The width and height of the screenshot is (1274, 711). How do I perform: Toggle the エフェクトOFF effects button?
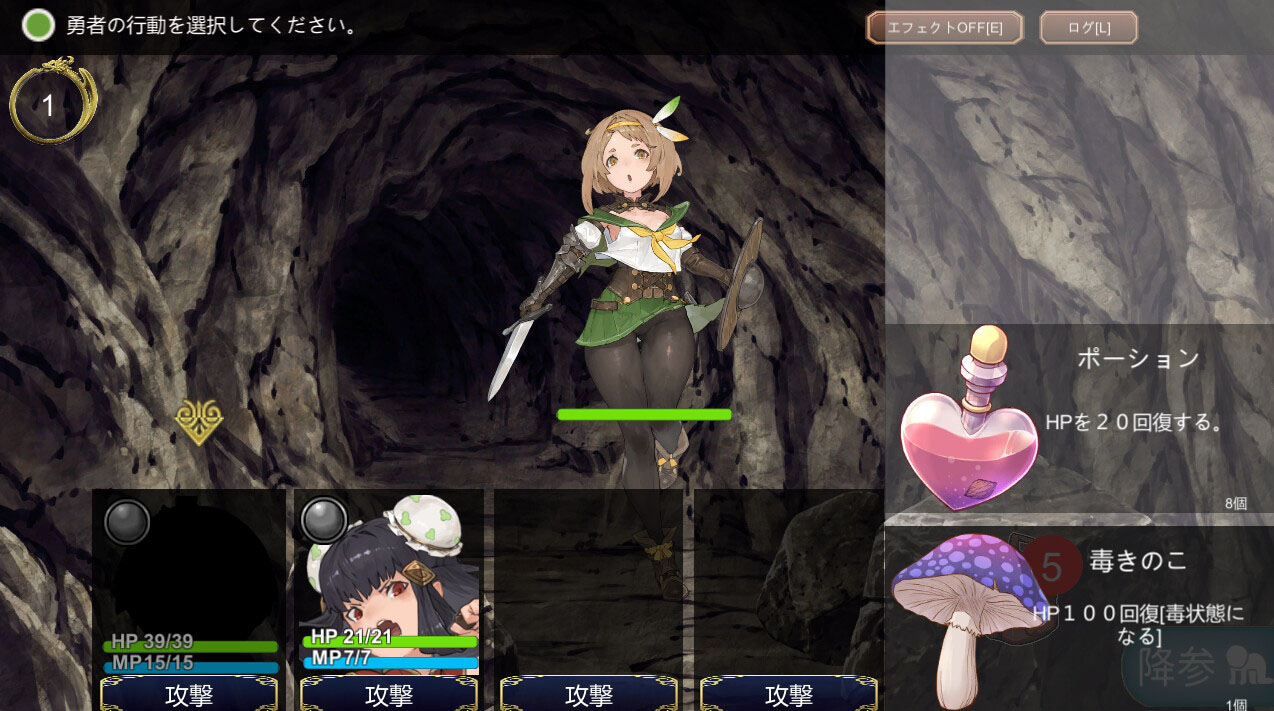(944, 28)
